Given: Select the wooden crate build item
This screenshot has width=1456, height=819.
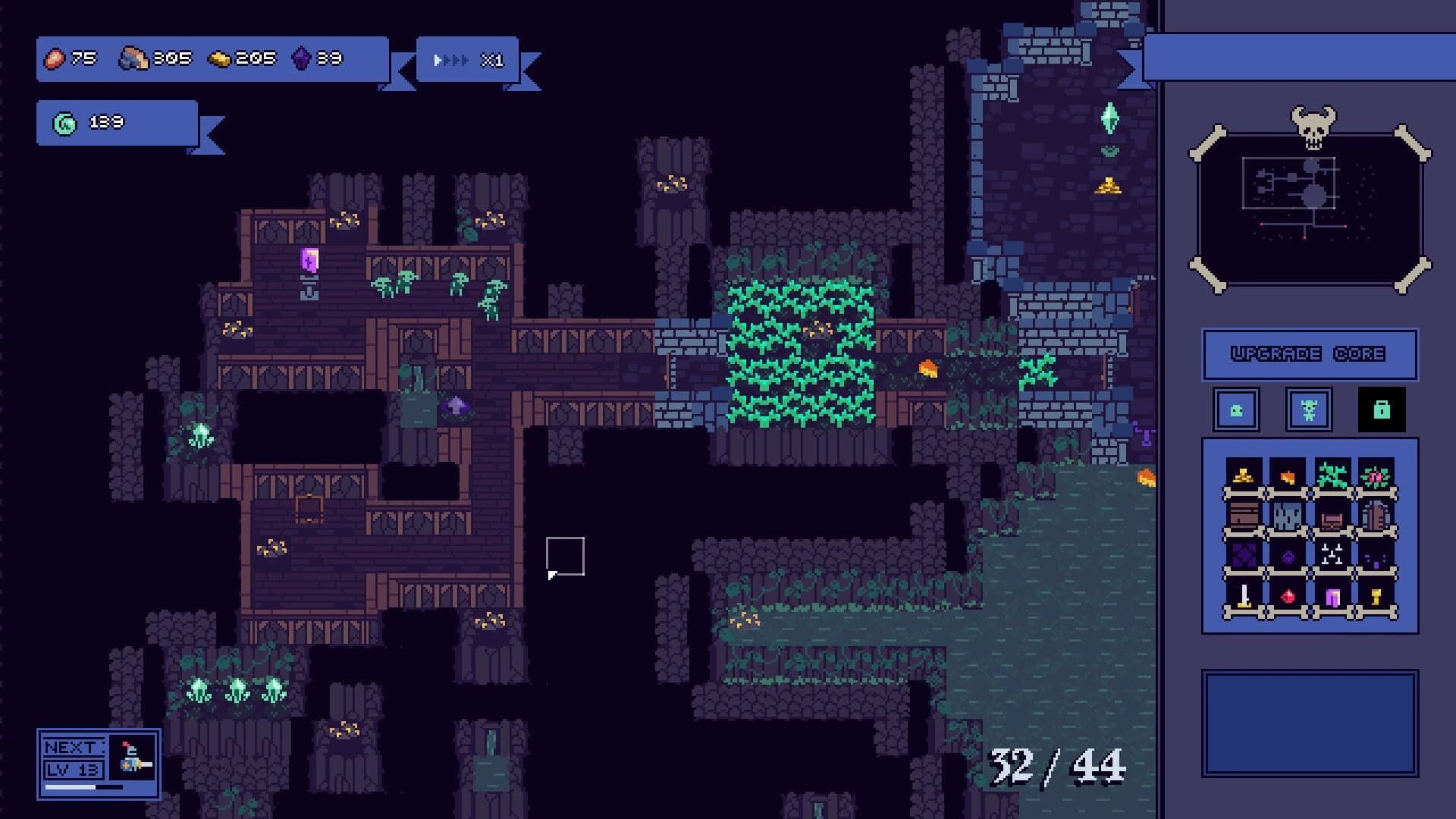Looking at the screenshot, I should 1244,516.
